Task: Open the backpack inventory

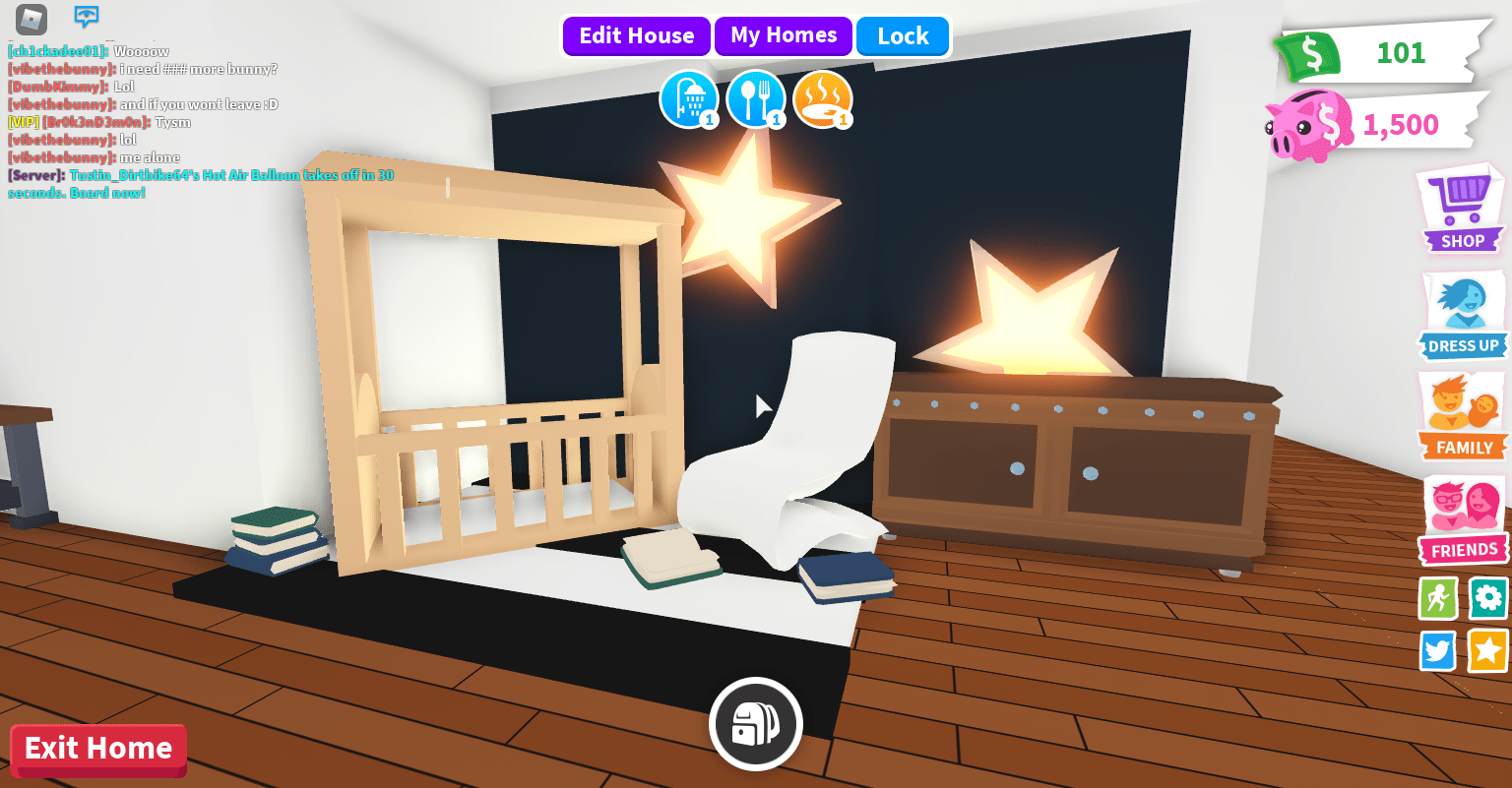Action: click(756, 722)
